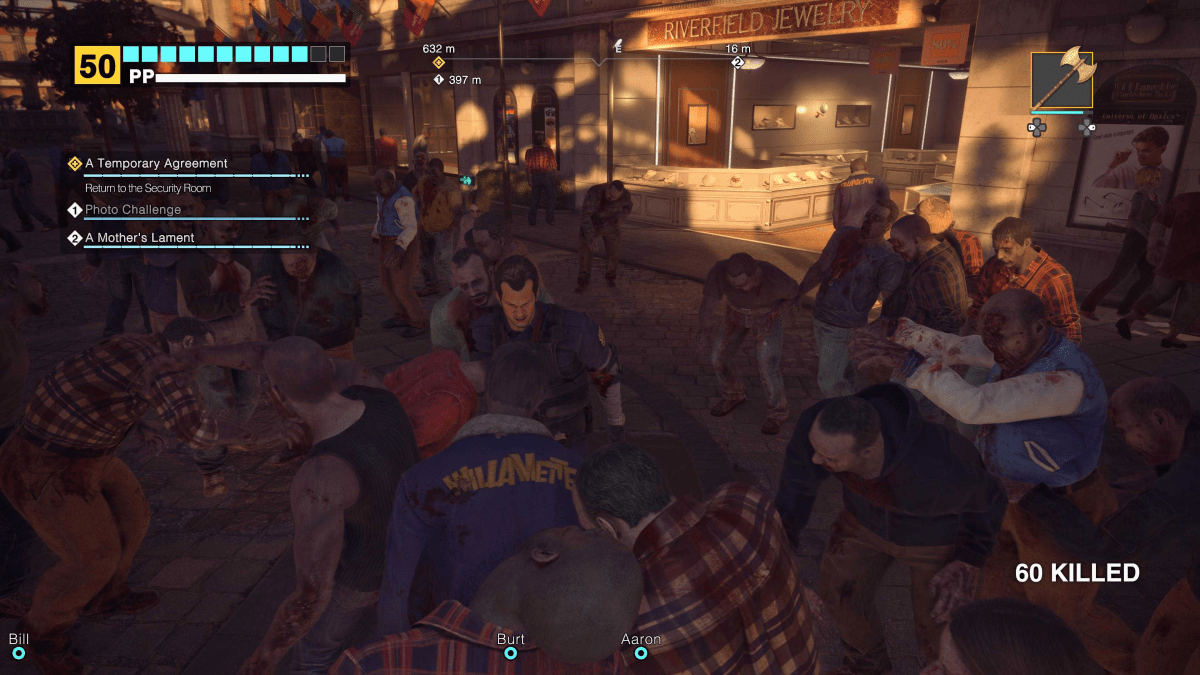The image size is (1200, 675).
Task: Click survivor Aaron's indicator
Action: (x=641, y=653)
